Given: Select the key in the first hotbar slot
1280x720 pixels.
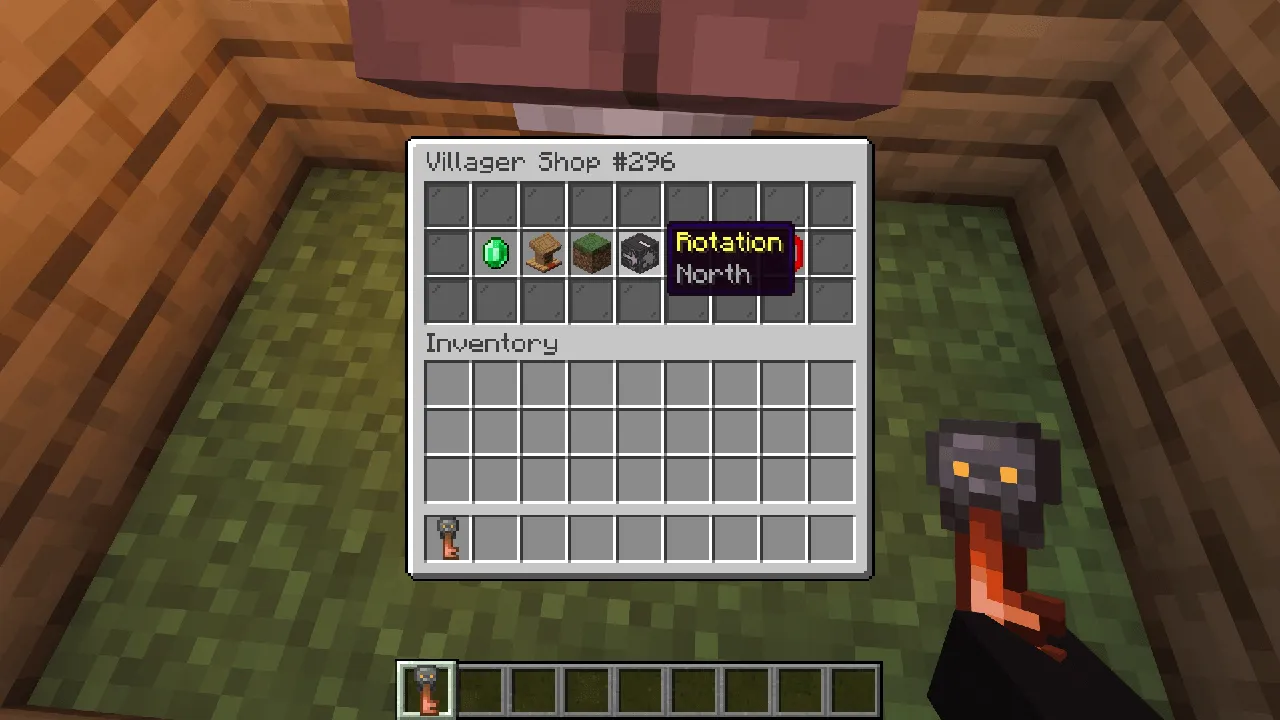Looking at the screenshot, I should pyautogui.click(x=427, y=686).
